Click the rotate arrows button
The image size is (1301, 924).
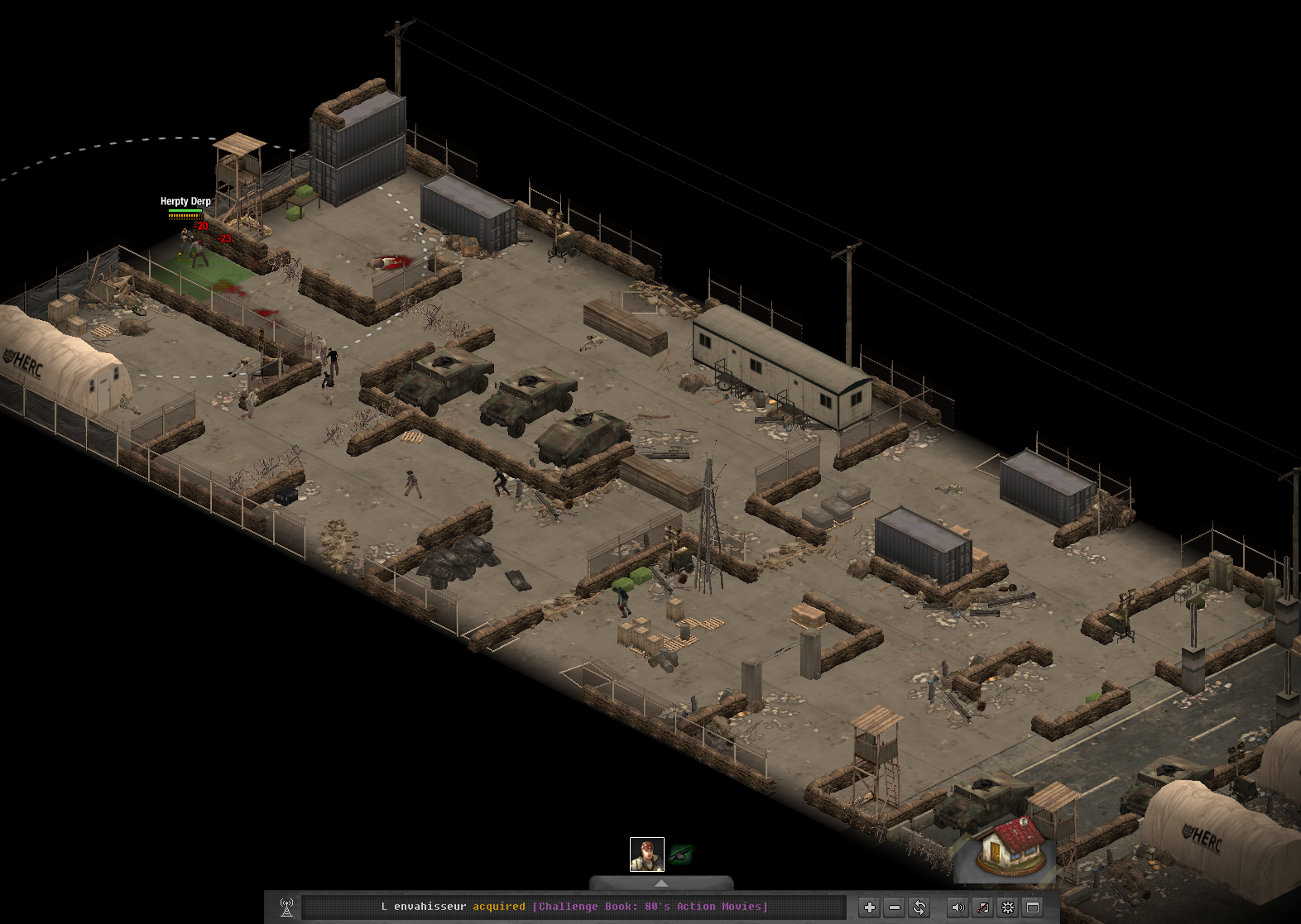[x=919, y=907]
